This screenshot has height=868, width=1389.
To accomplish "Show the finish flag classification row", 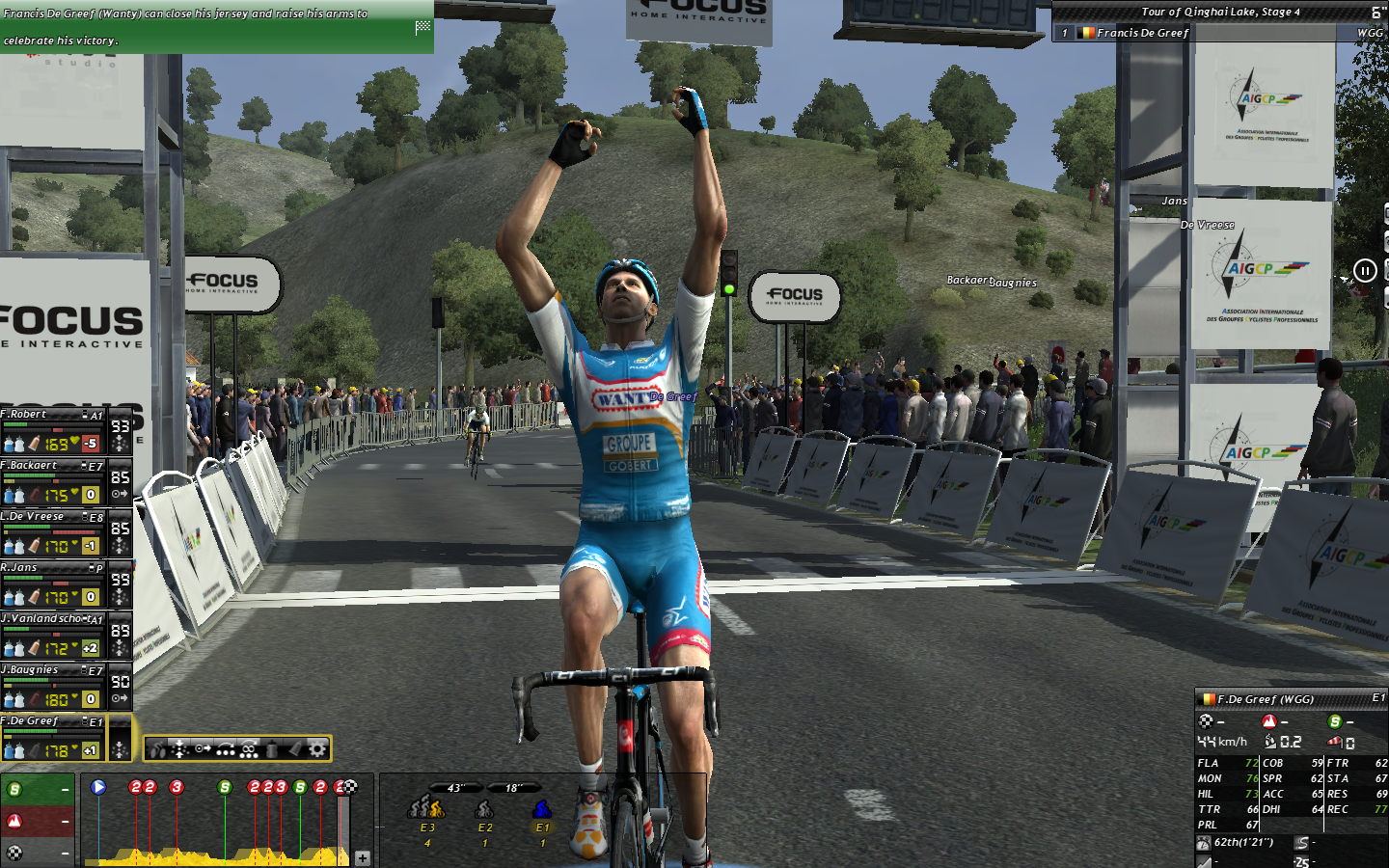I will coord(38,853).
